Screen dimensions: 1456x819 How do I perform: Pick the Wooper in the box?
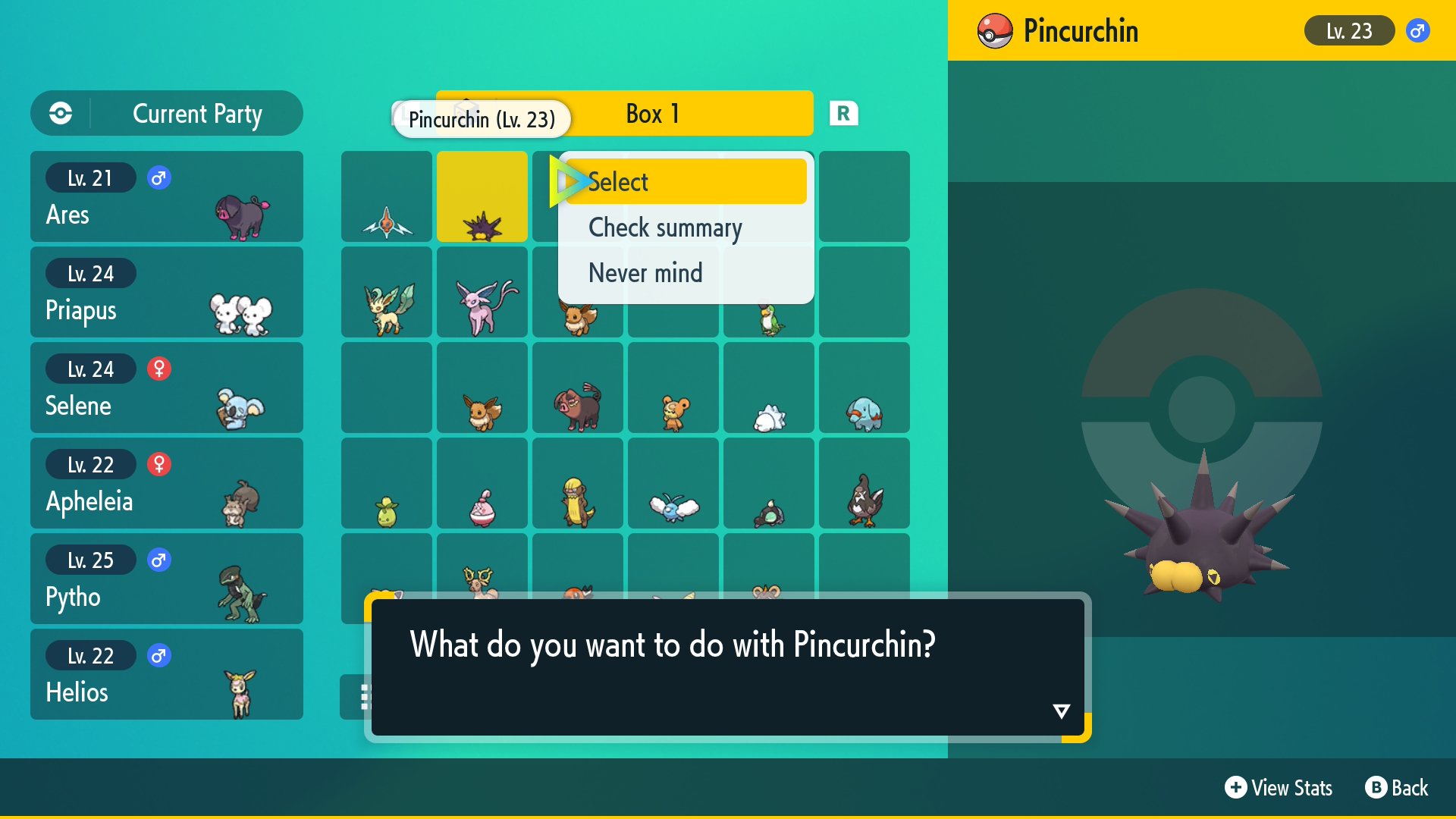tap(864, 388)
